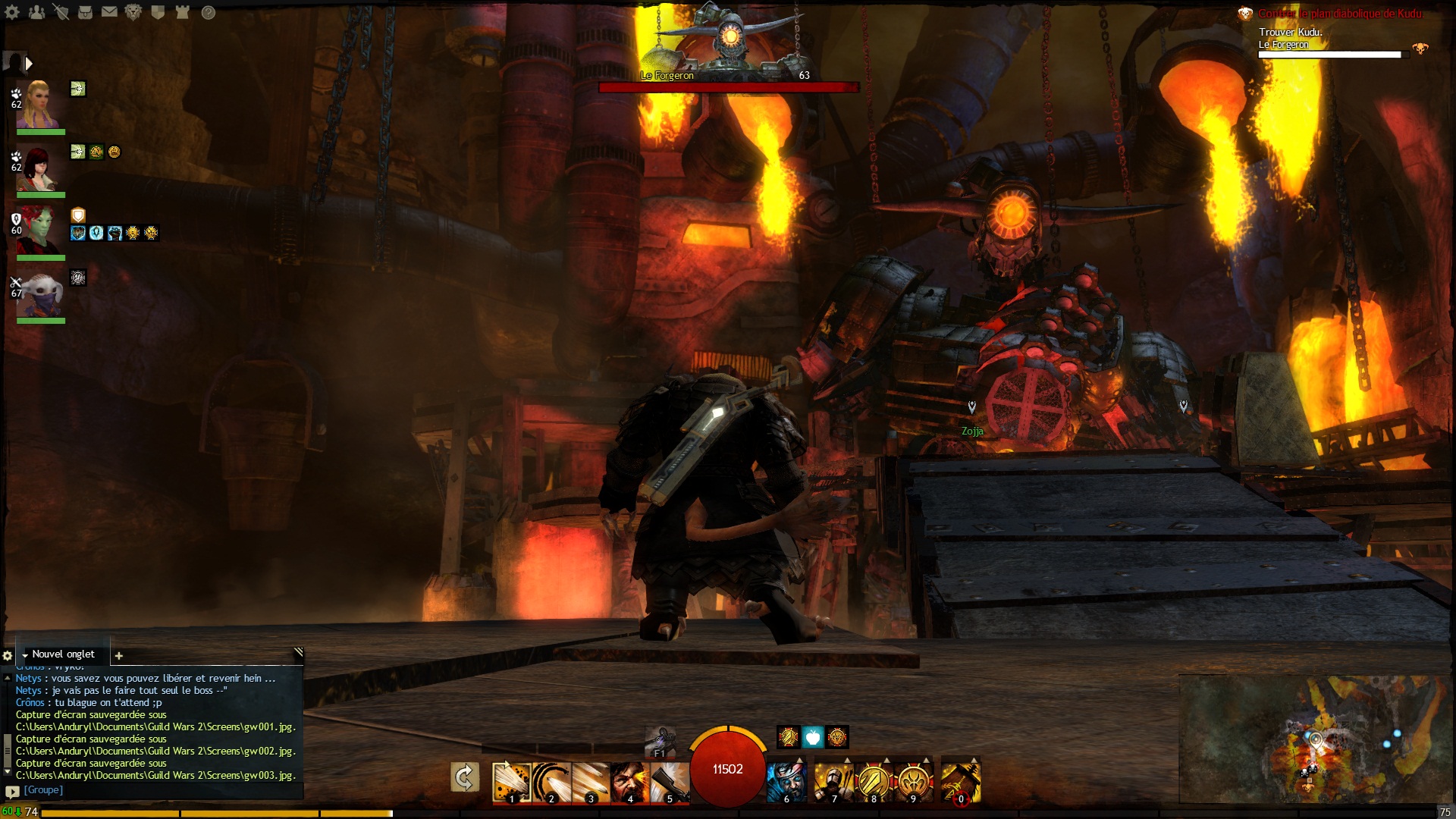Add a new chat tab with plus
Image resolution: width=1456 pixels, height=819 pixels.
(x=119, y=656)
